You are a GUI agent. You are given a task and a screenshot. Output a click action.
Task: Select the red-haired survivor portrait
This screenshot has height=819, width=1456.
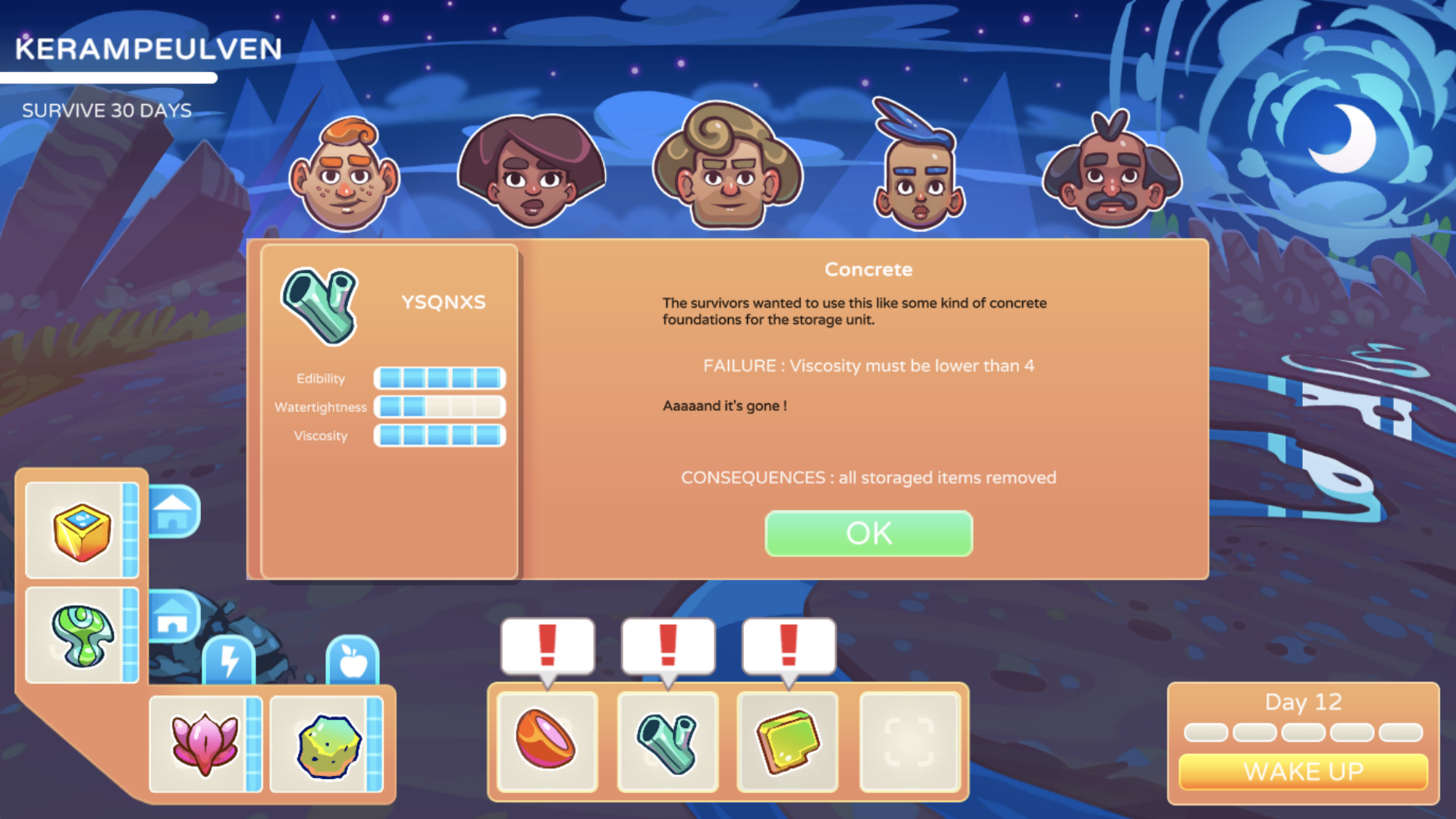click(345, 176)
